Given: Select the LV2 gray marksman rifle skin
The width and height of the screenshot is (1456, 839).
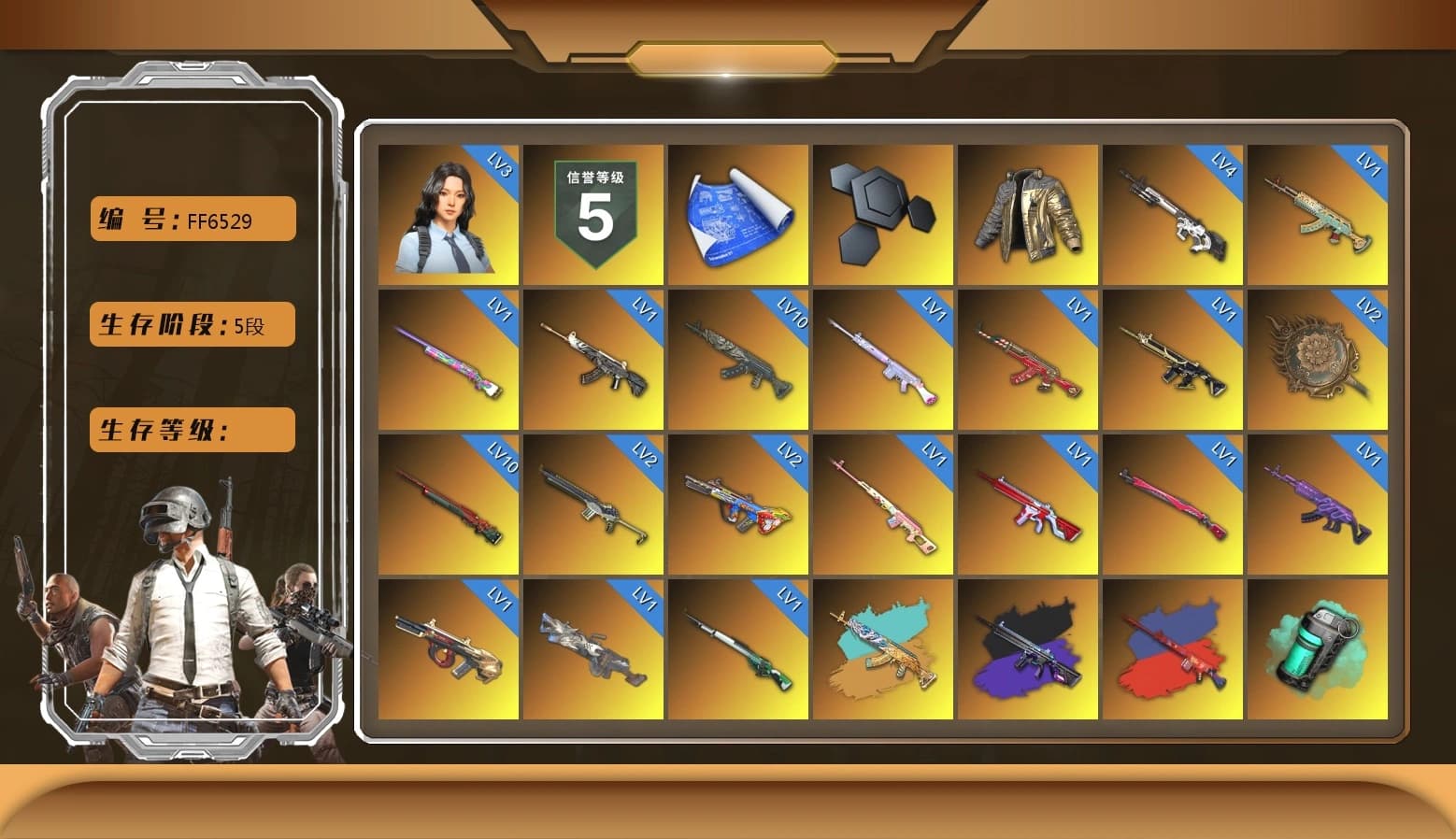Looking at the screenshot, I should pos(593,505).
